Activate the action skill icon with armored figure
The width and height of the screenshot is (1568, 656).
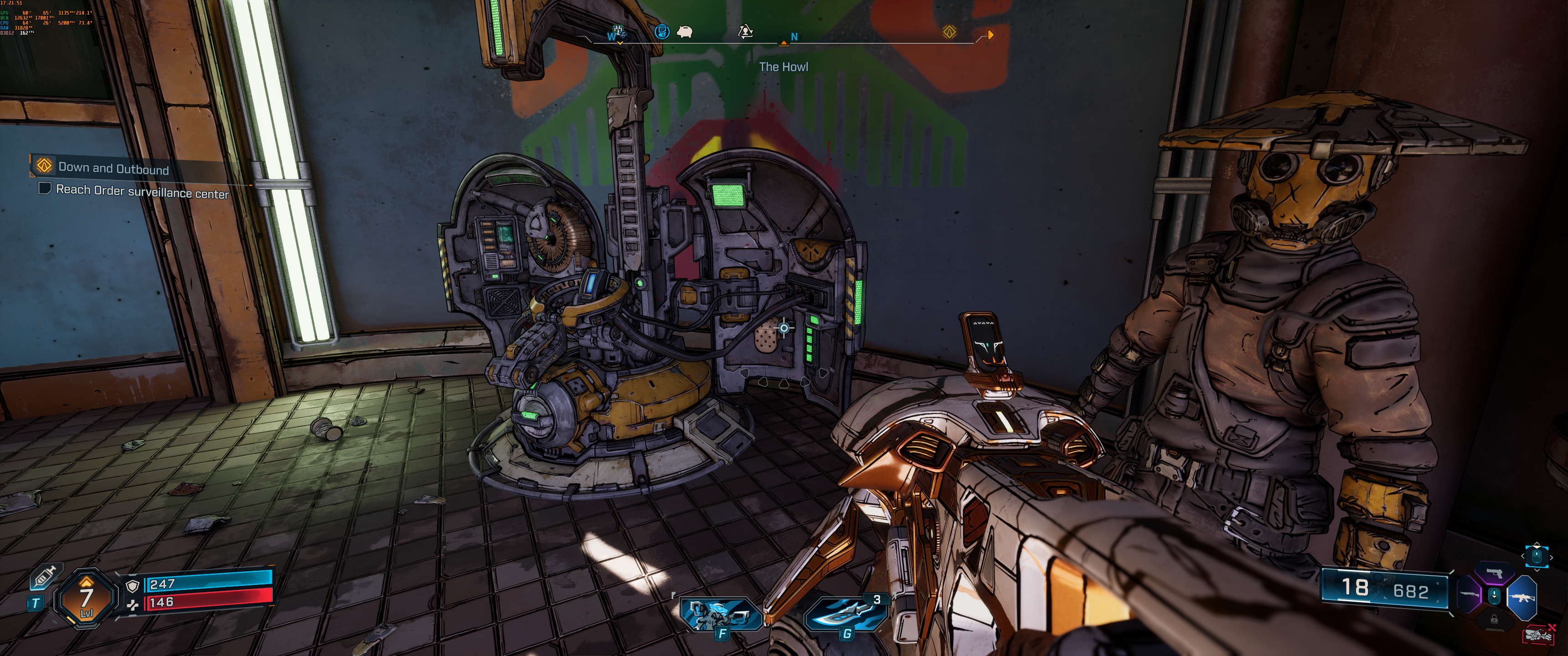click(721, 614)
